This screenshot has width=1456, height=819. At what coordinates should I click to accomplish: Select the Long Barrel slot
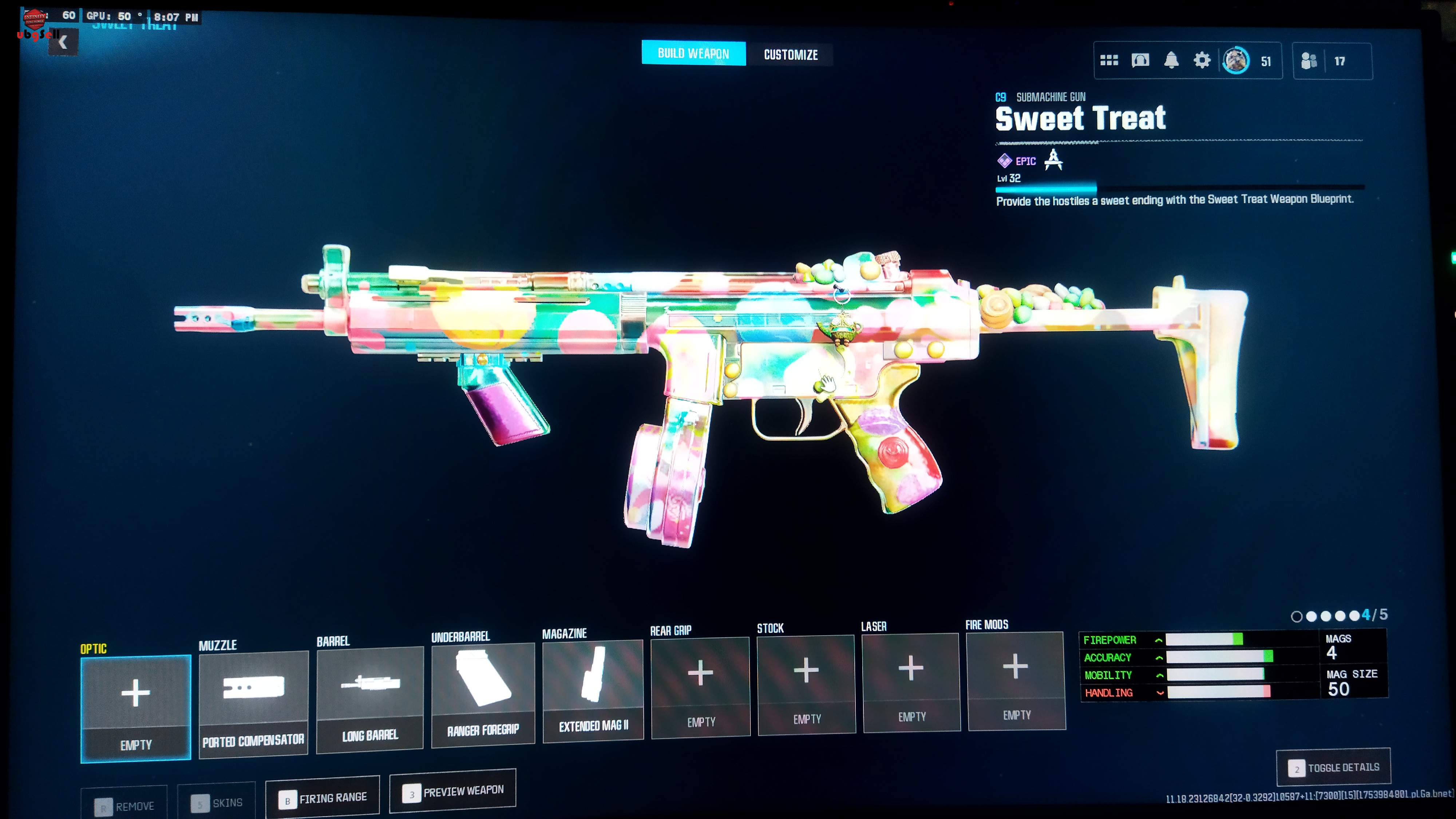coord(370,699)
